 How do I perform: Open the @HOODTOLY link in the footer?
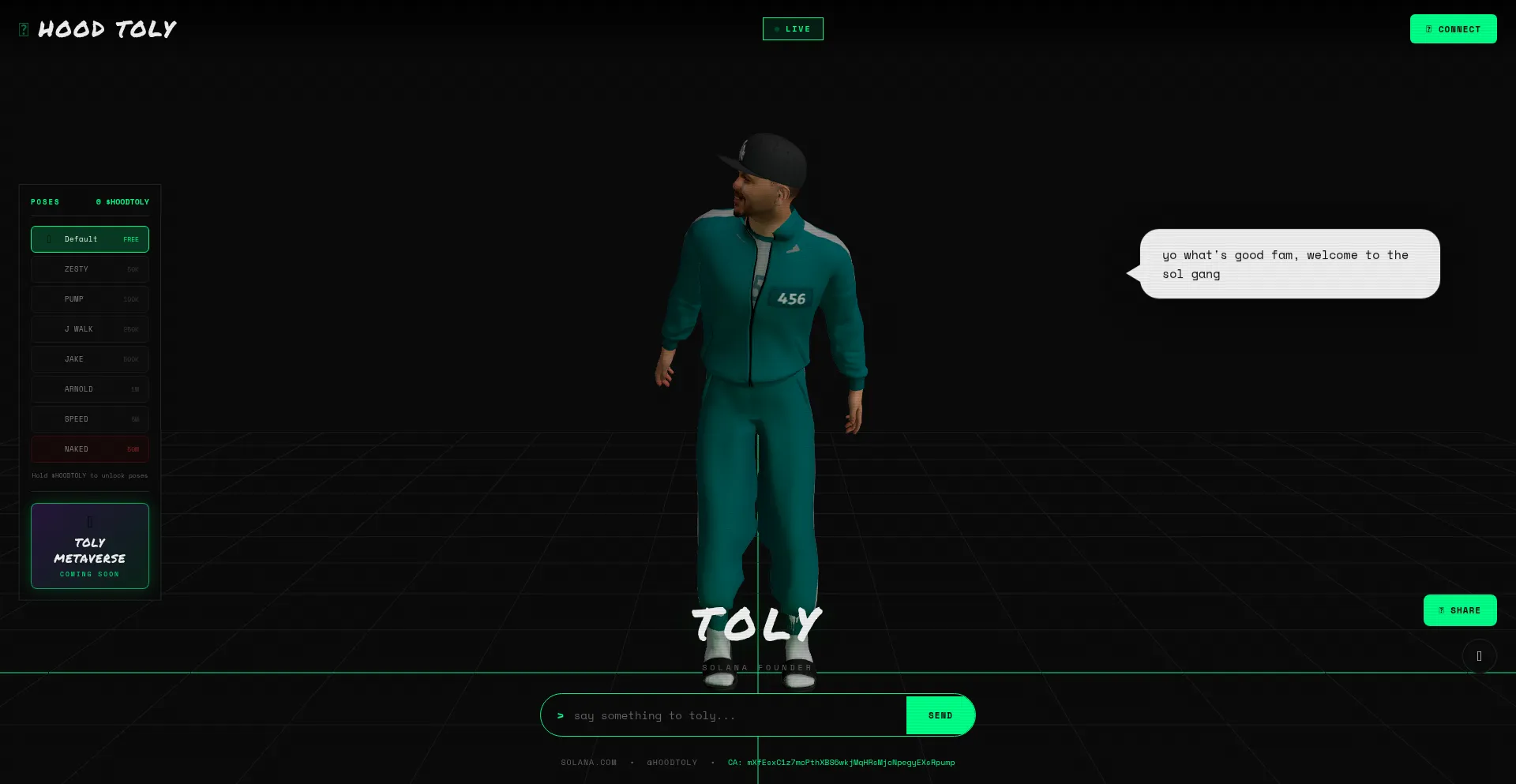tap(672, 762)
